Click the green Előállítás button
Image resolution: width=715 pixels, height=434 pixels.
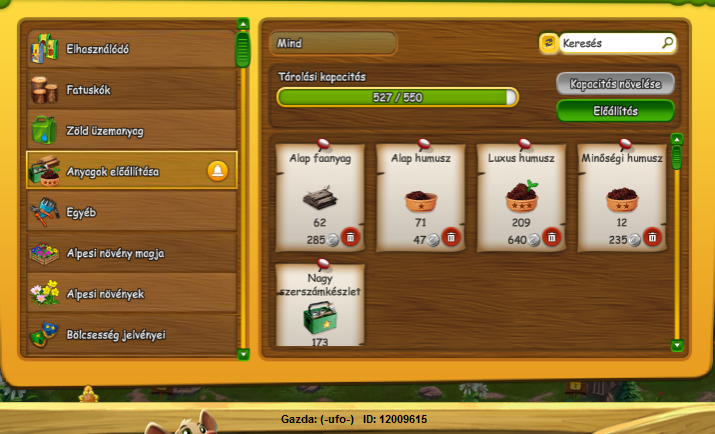[615, 111]
